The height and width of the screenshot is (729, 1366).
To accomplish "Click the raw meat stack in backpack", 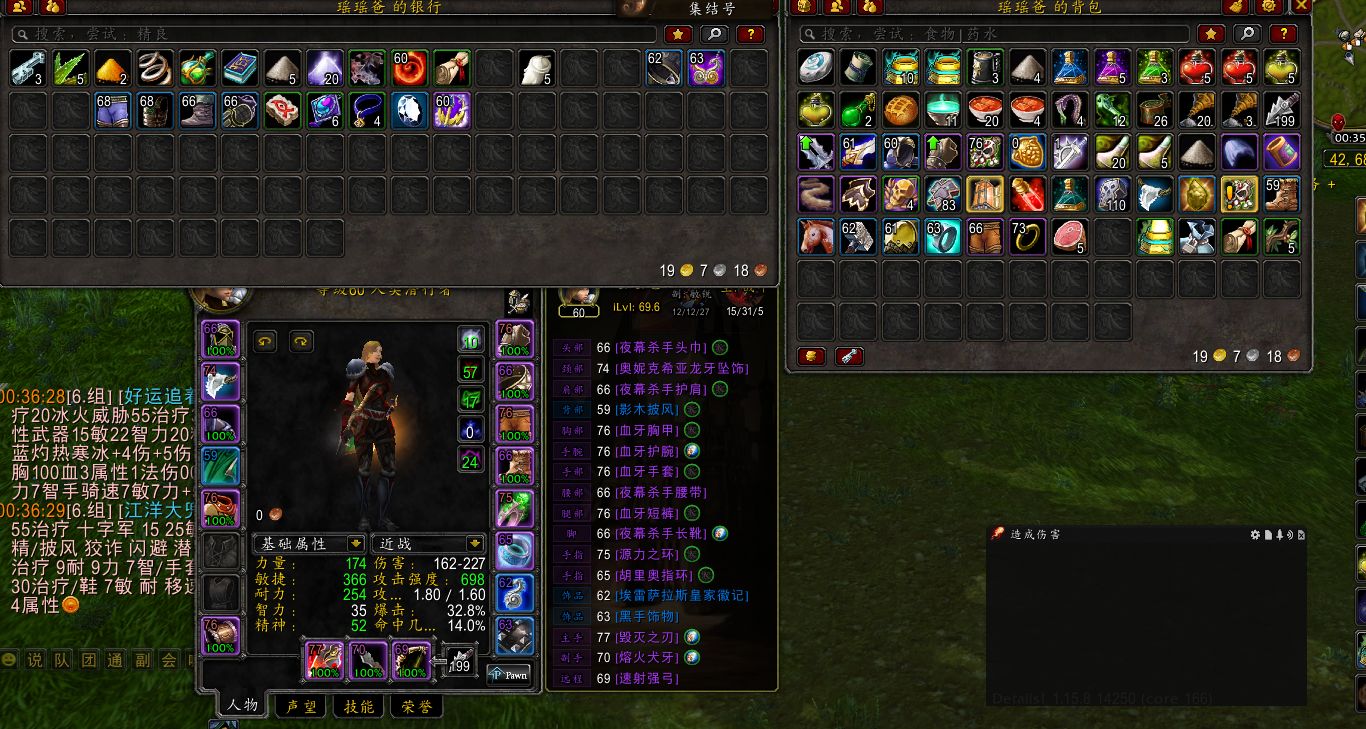I will pyautogui.click(x=1070, y=236).
